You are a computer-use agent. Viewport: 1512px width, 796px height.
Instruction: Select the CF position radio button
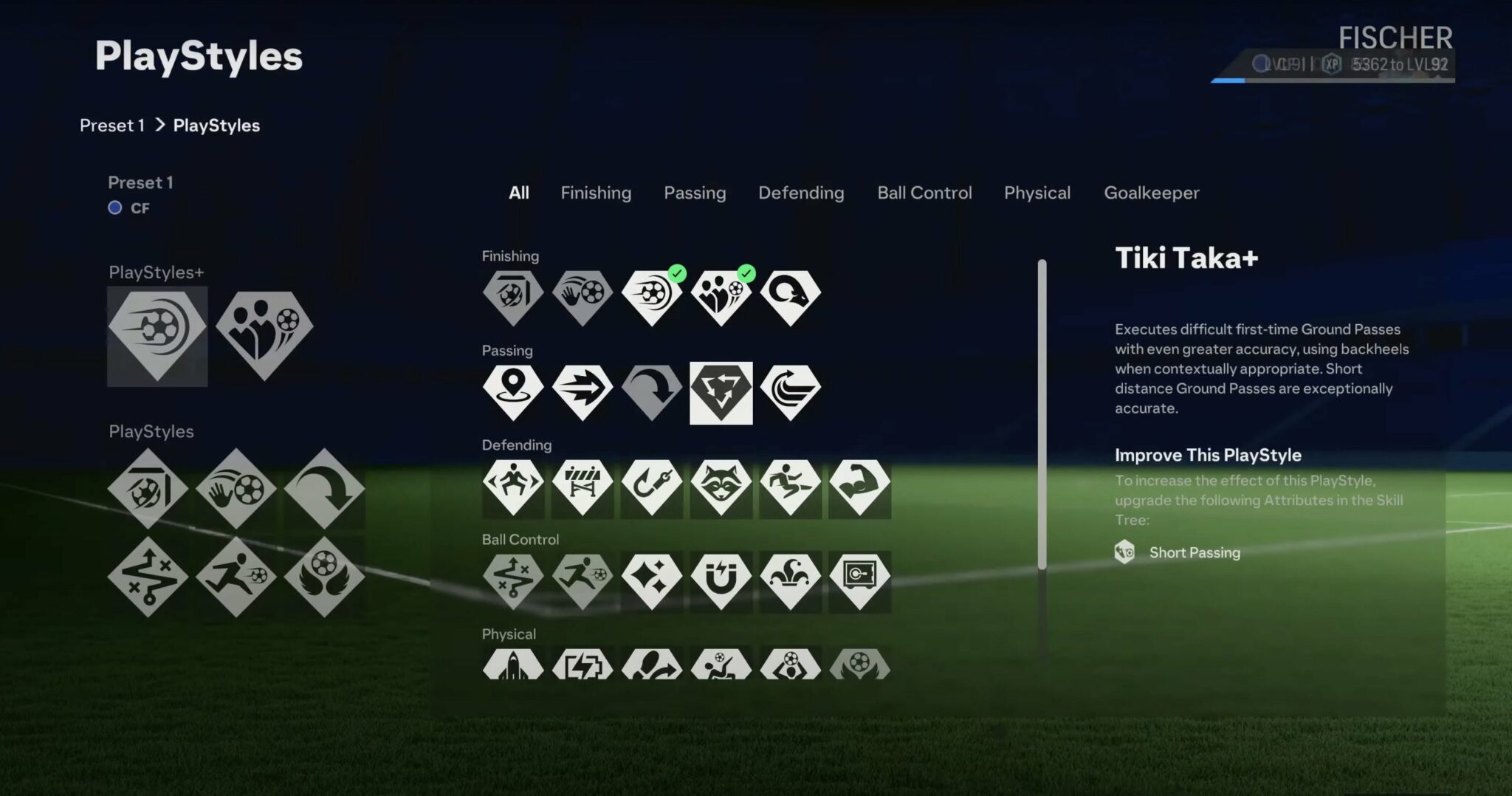click(x=115, y=207)
